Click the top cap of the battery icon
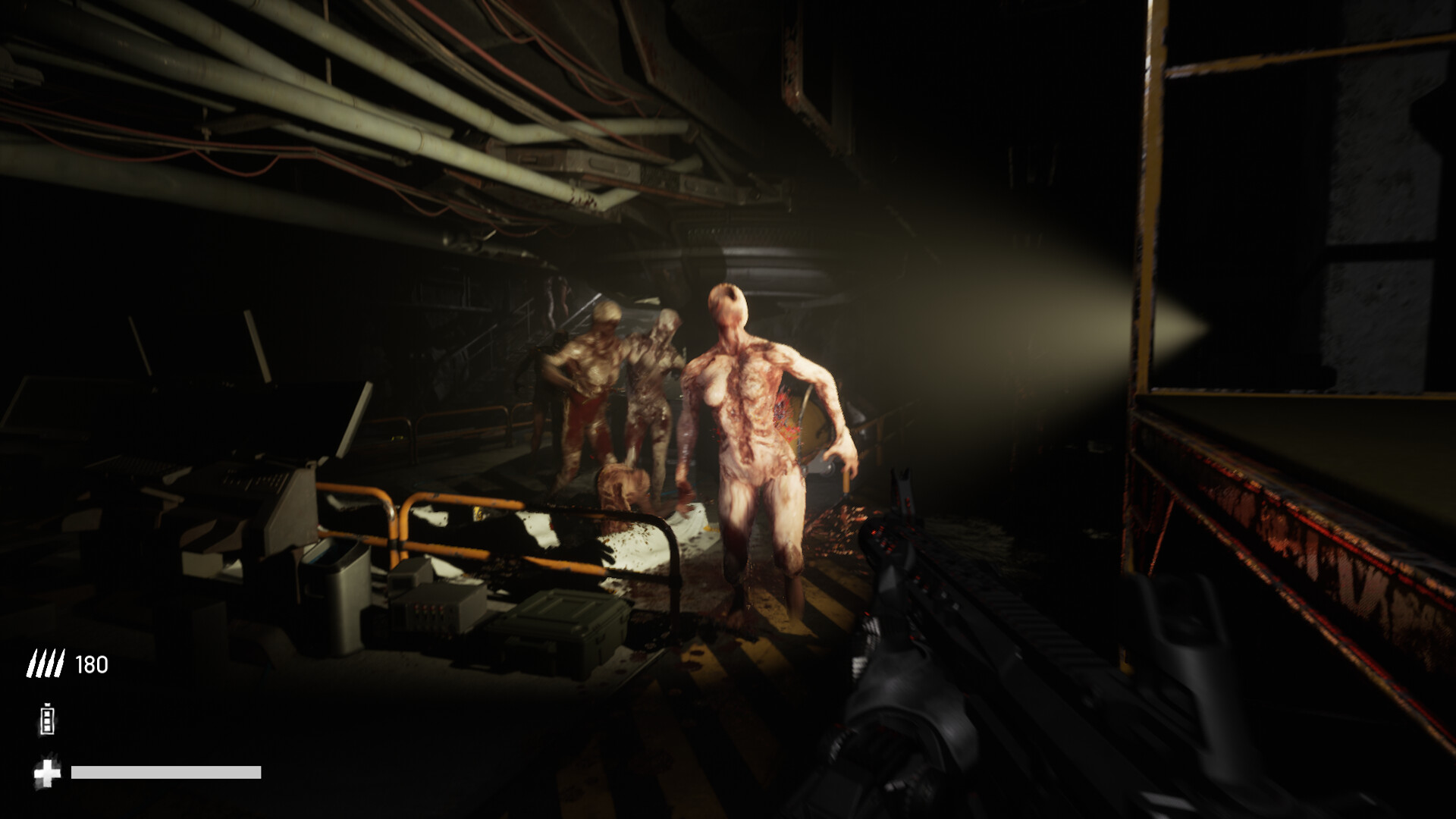The image size is (1456, 819). (x=45, y=707)
